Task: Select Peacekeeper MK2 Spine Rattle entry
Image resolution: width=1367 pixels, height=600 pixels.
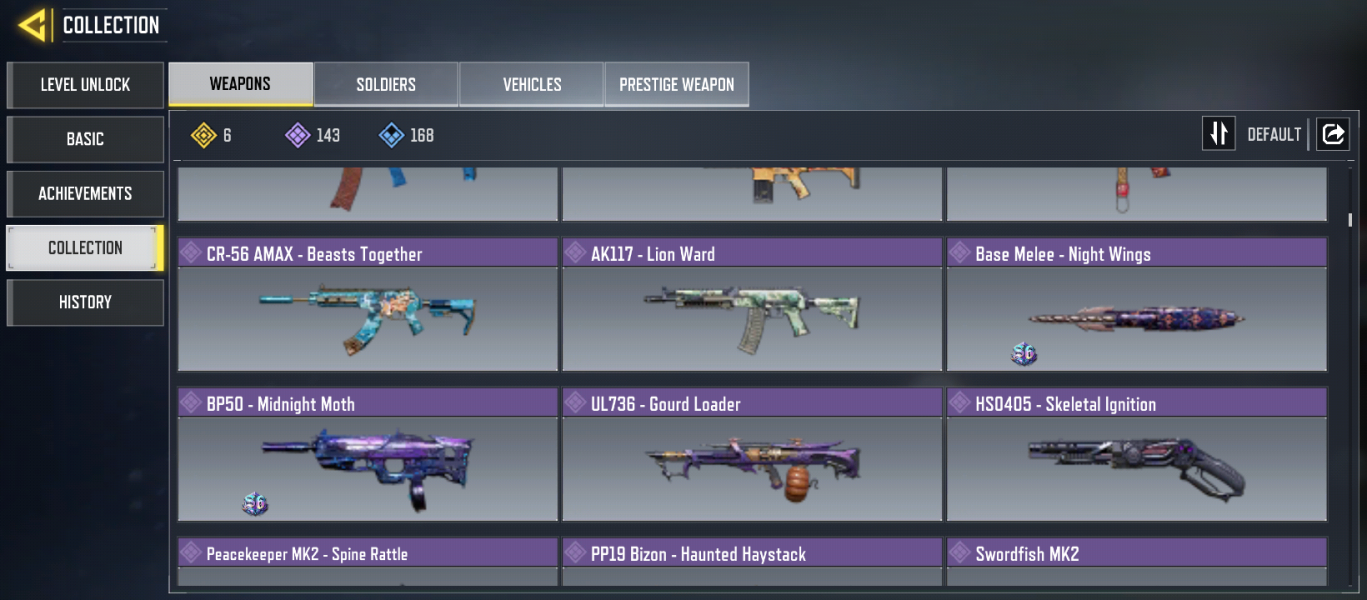Action: 368,560
